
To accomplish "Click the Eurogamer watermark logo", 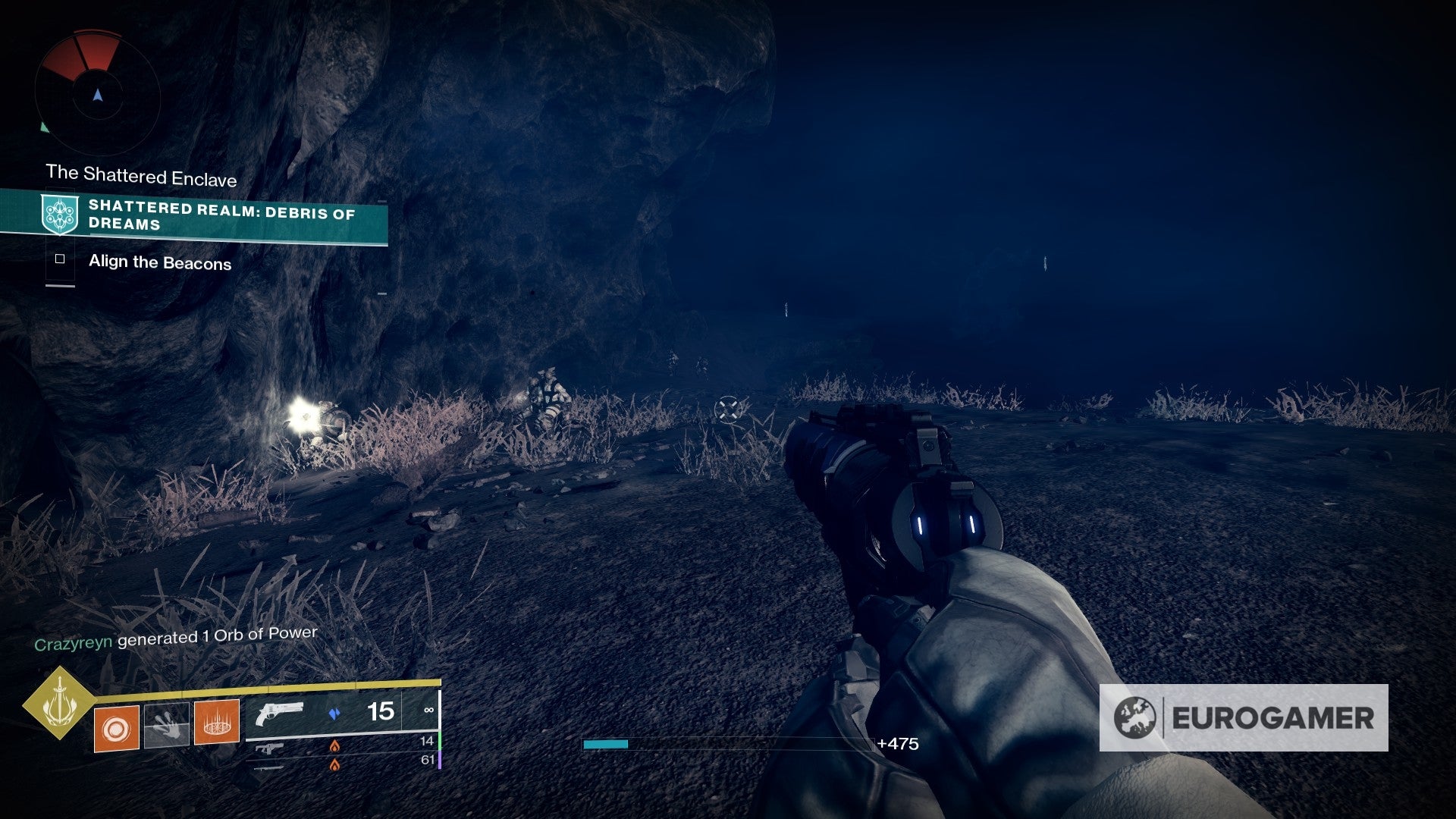I will 1244,717.
